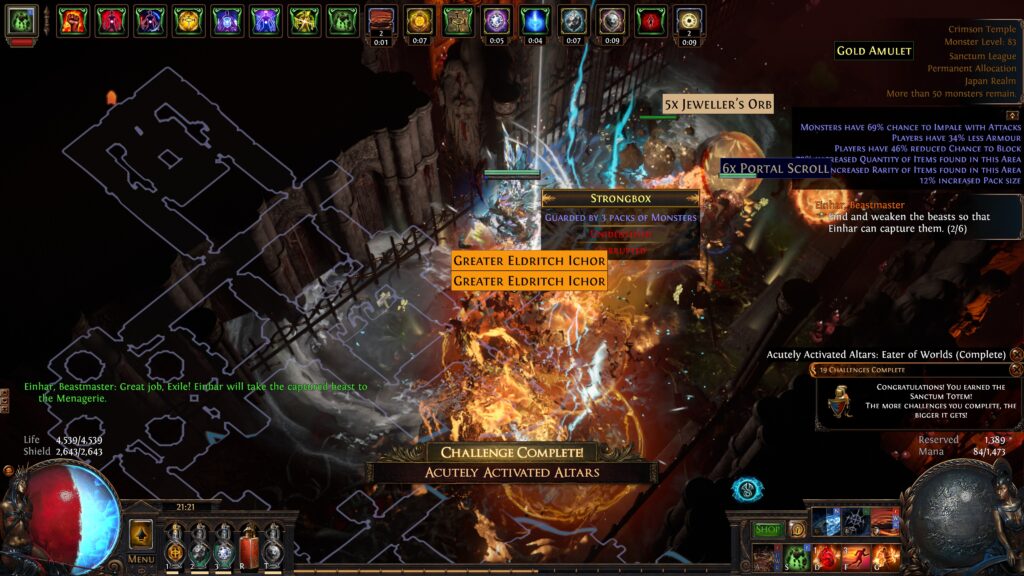Close the Acutely Activated Altars tracker entry

click(1016, 354)
